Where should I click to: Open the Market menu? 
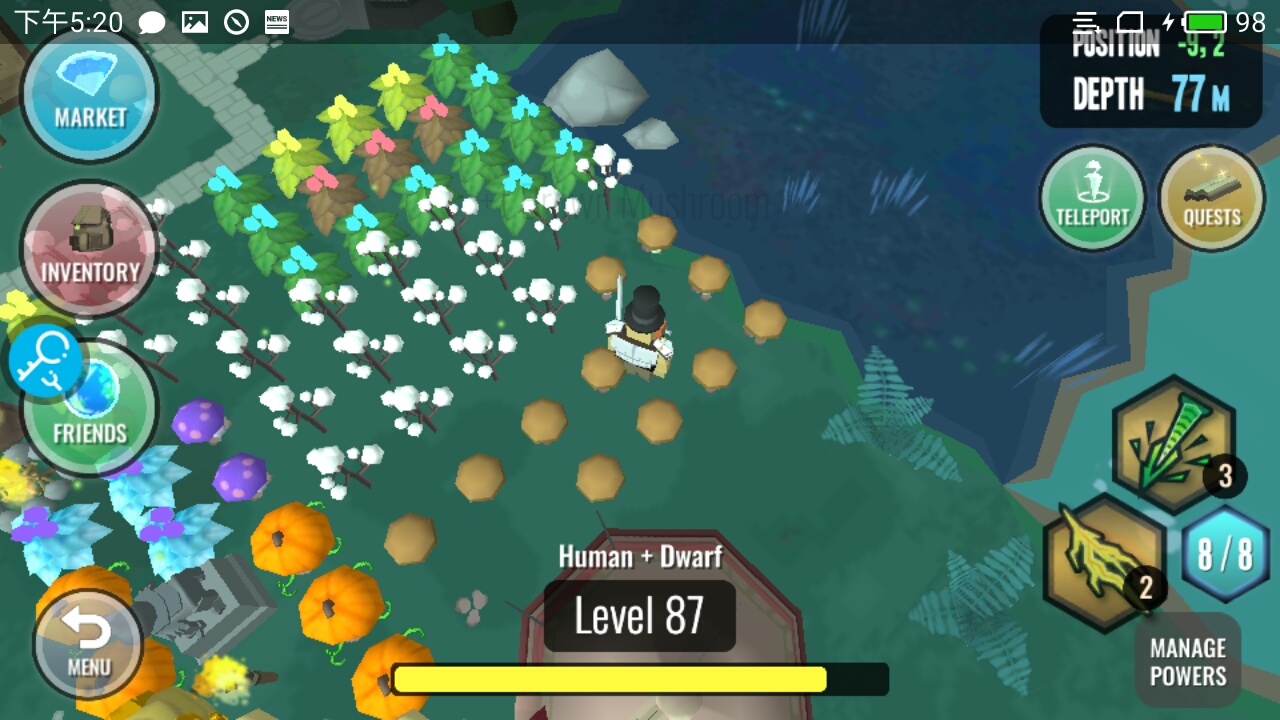89,93
